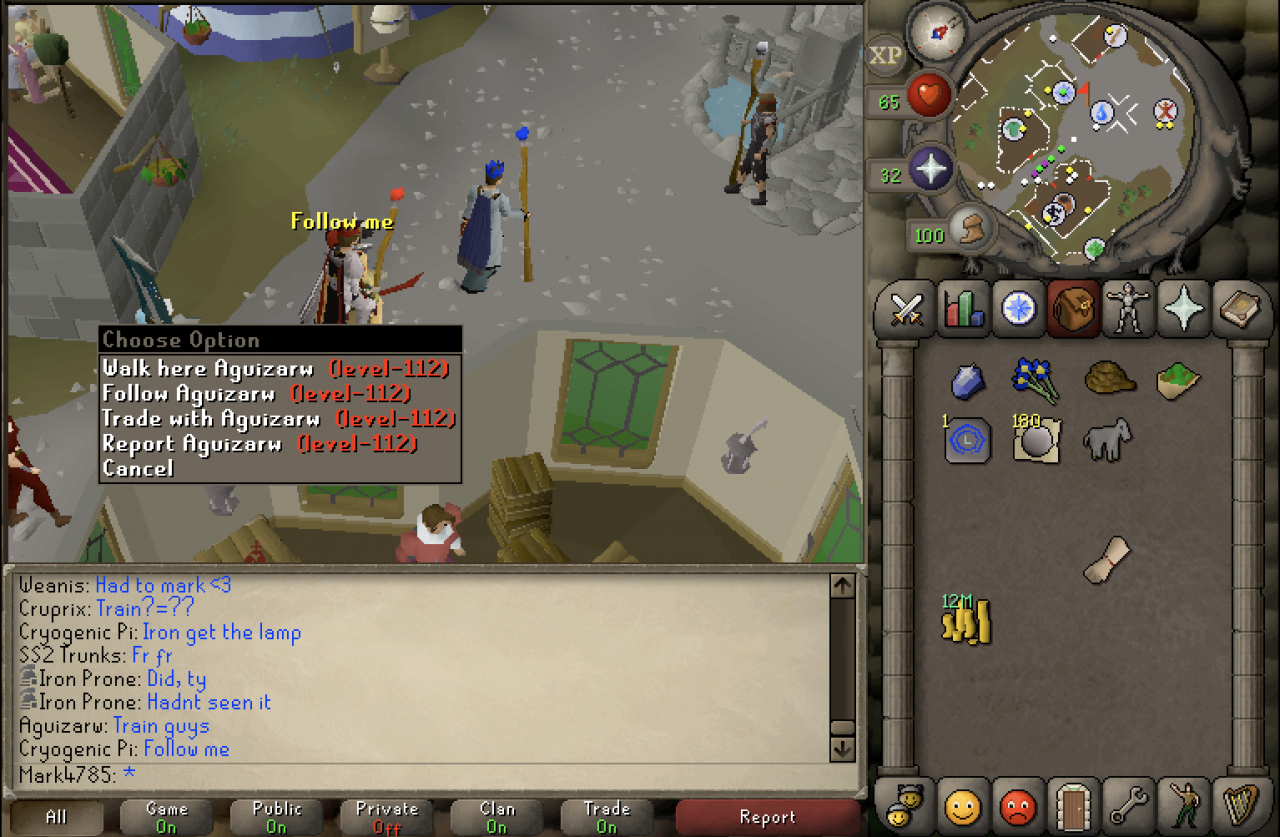Screen dimensions: 1280x837
Task: Select Report Aguizarw option
Action: [x=192, y=443]
